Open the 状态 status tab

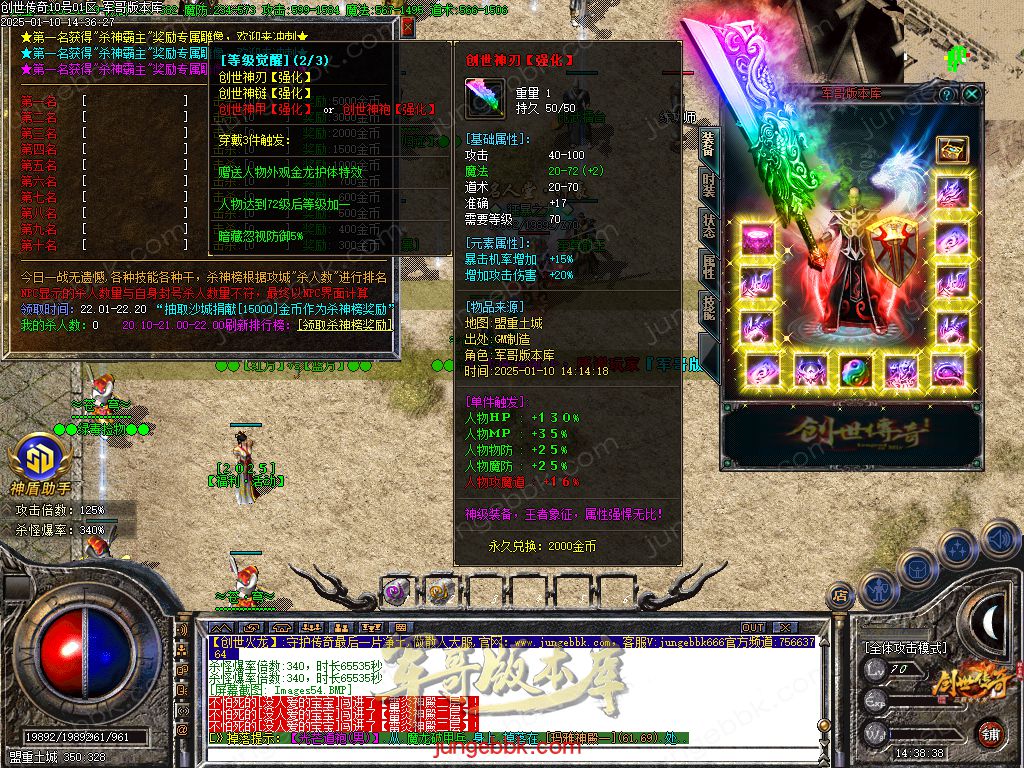[708, 226]
